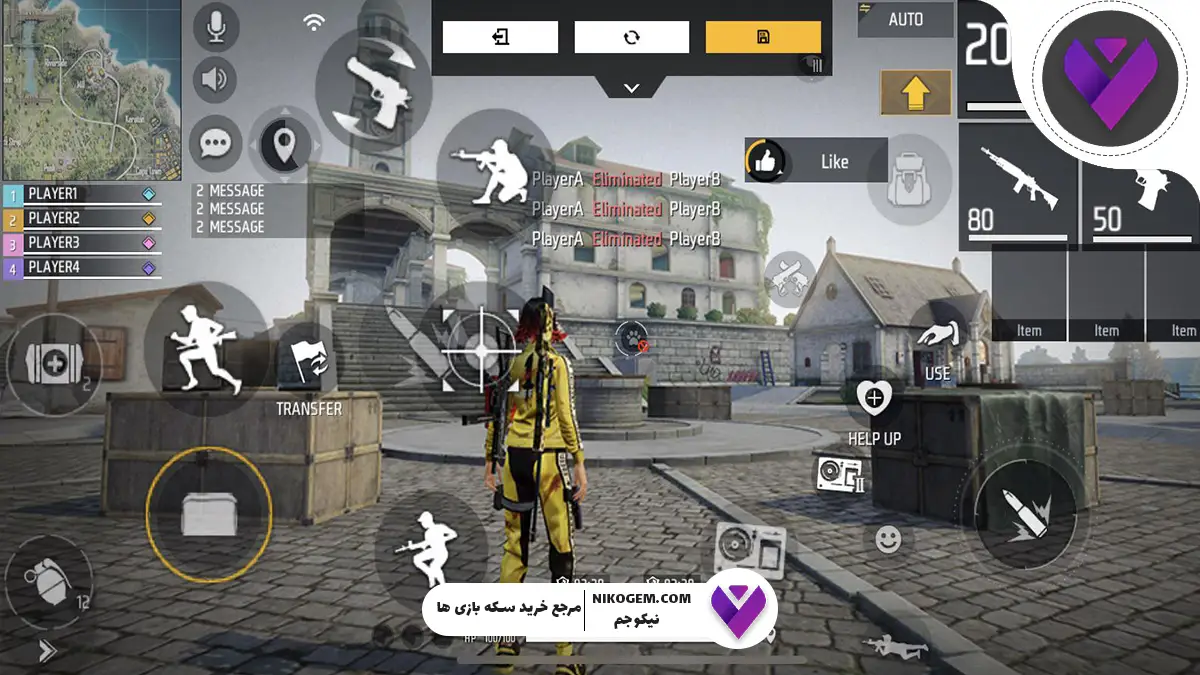Click the yellow save layout button
This screenshot has width=1200, height=675.
tap(763, 37)
